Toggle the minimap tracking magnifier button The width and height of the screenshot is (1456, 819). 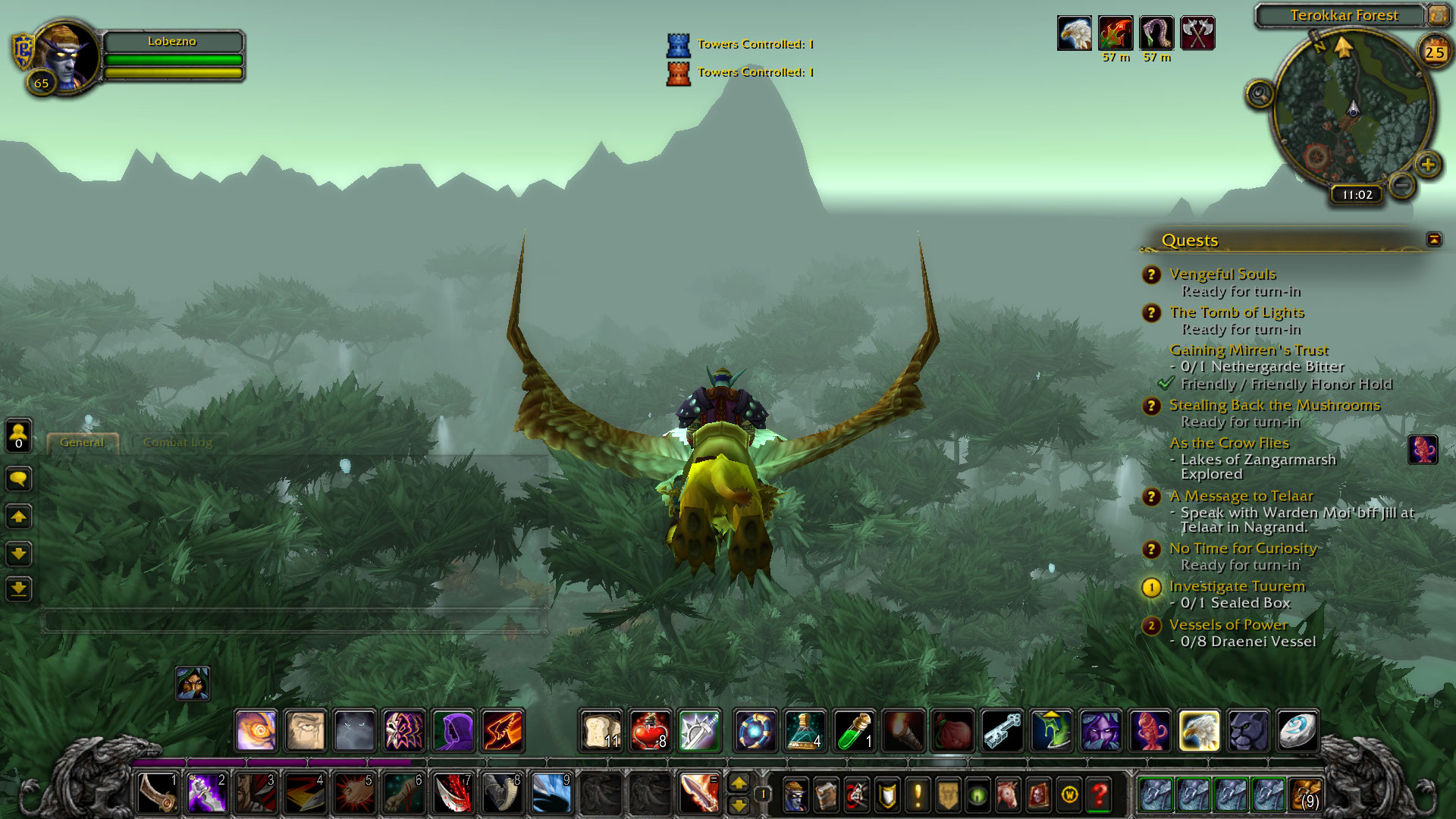[1260, 94]
